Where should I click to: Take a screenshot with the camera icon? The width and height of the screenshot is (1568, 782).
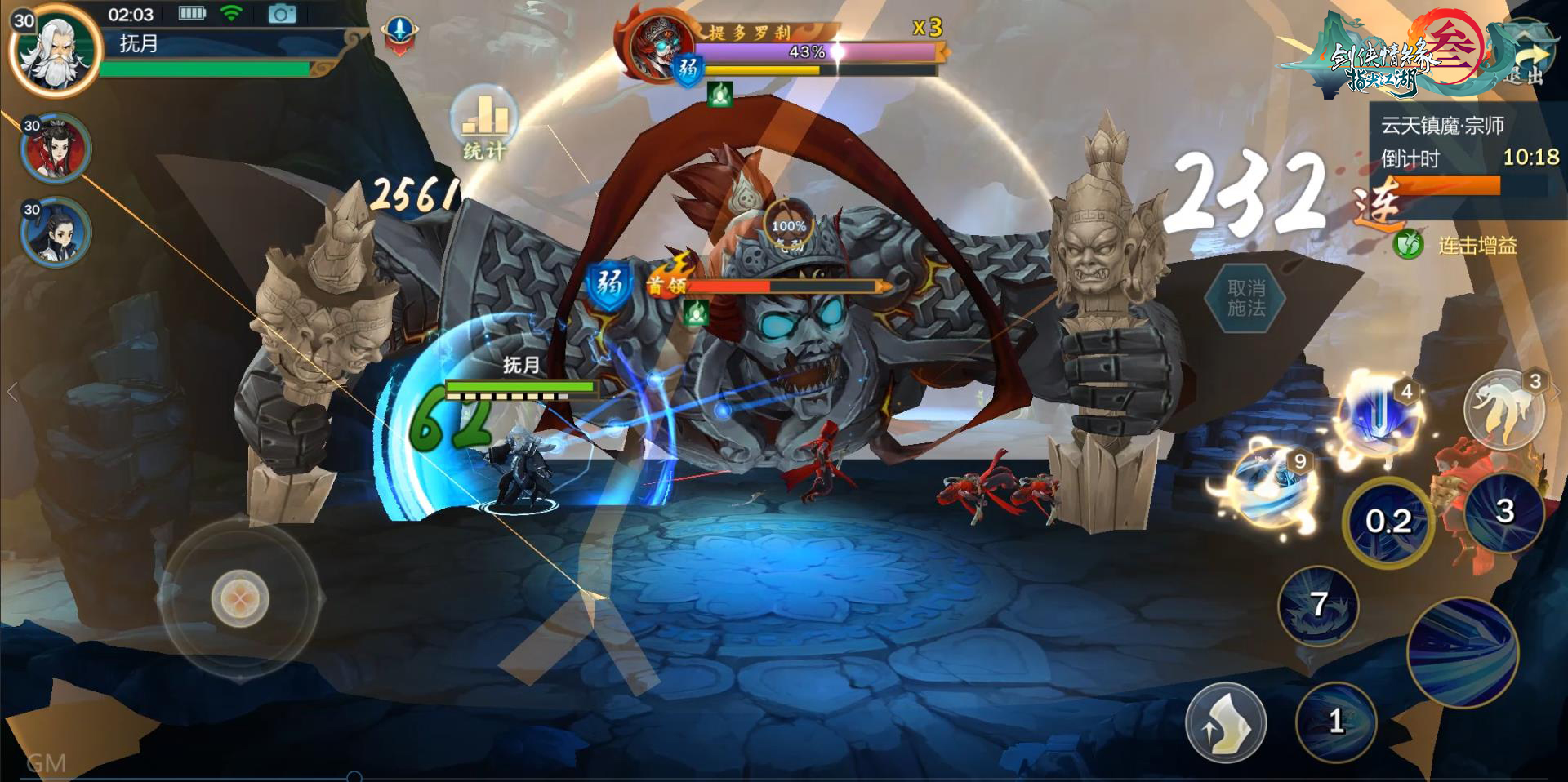[x=282, y=14]
